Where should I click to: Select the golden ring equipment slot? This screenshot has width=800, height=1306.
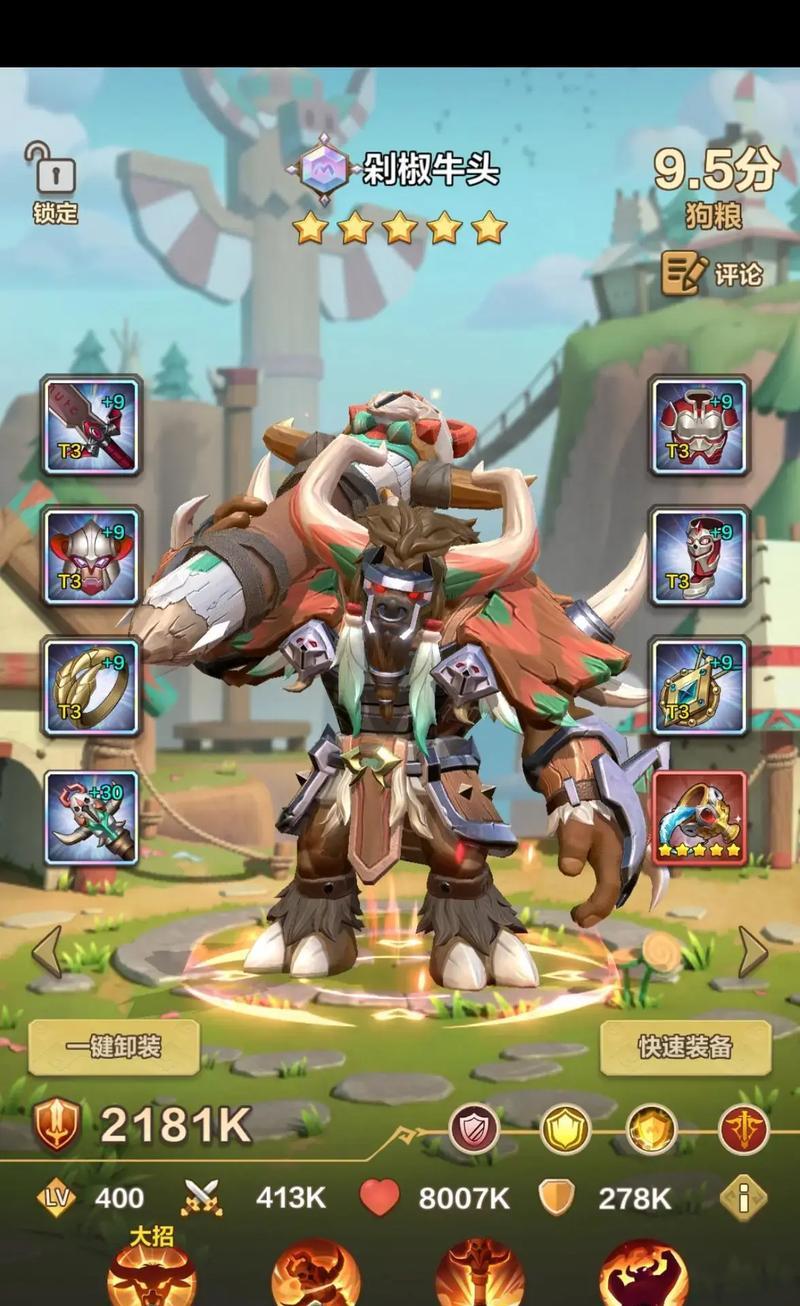pyautogui.click(x=92, y=687)
